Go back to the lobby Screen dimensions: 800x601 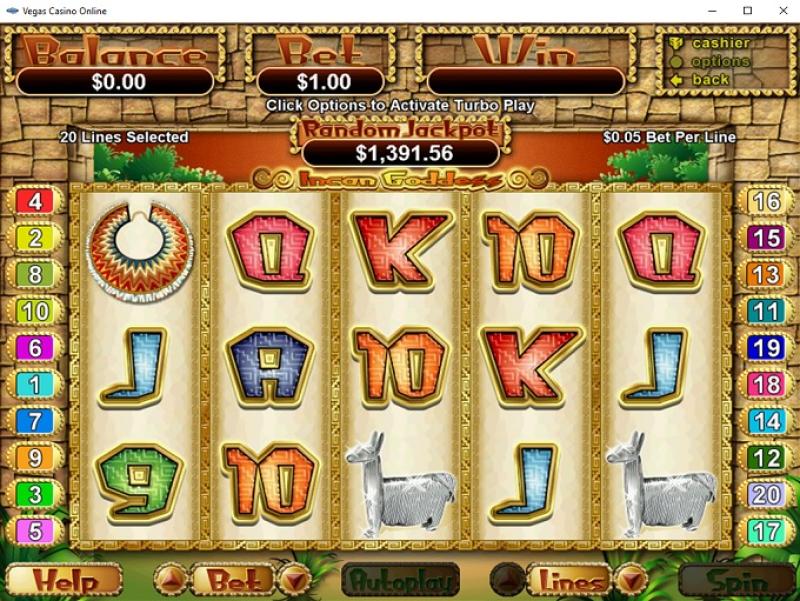pos(710,79)
